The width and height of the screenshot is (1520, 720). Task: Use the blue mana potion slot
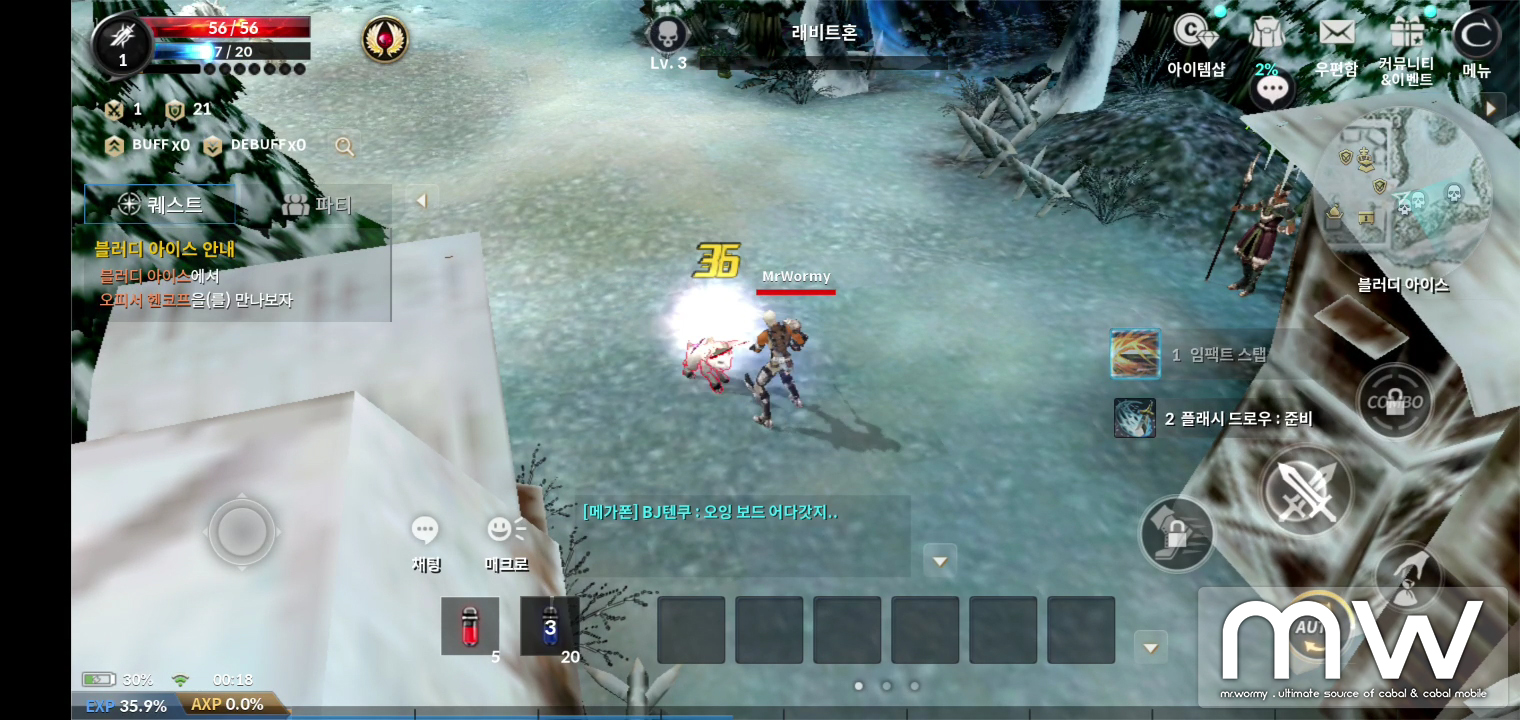click(x=549, y=626)
